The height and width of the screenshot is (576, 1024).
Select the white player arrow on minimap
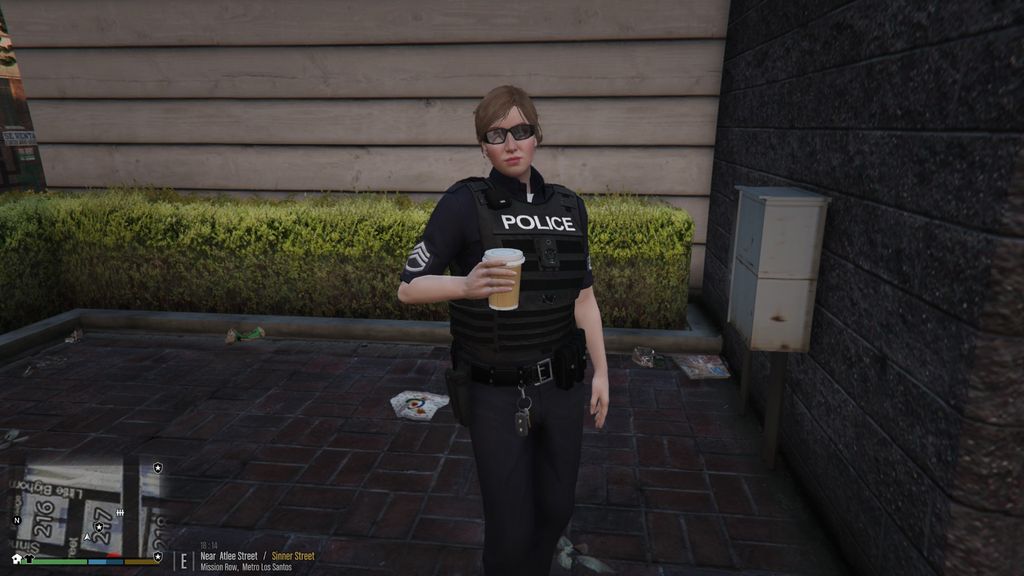coord(87,537)
